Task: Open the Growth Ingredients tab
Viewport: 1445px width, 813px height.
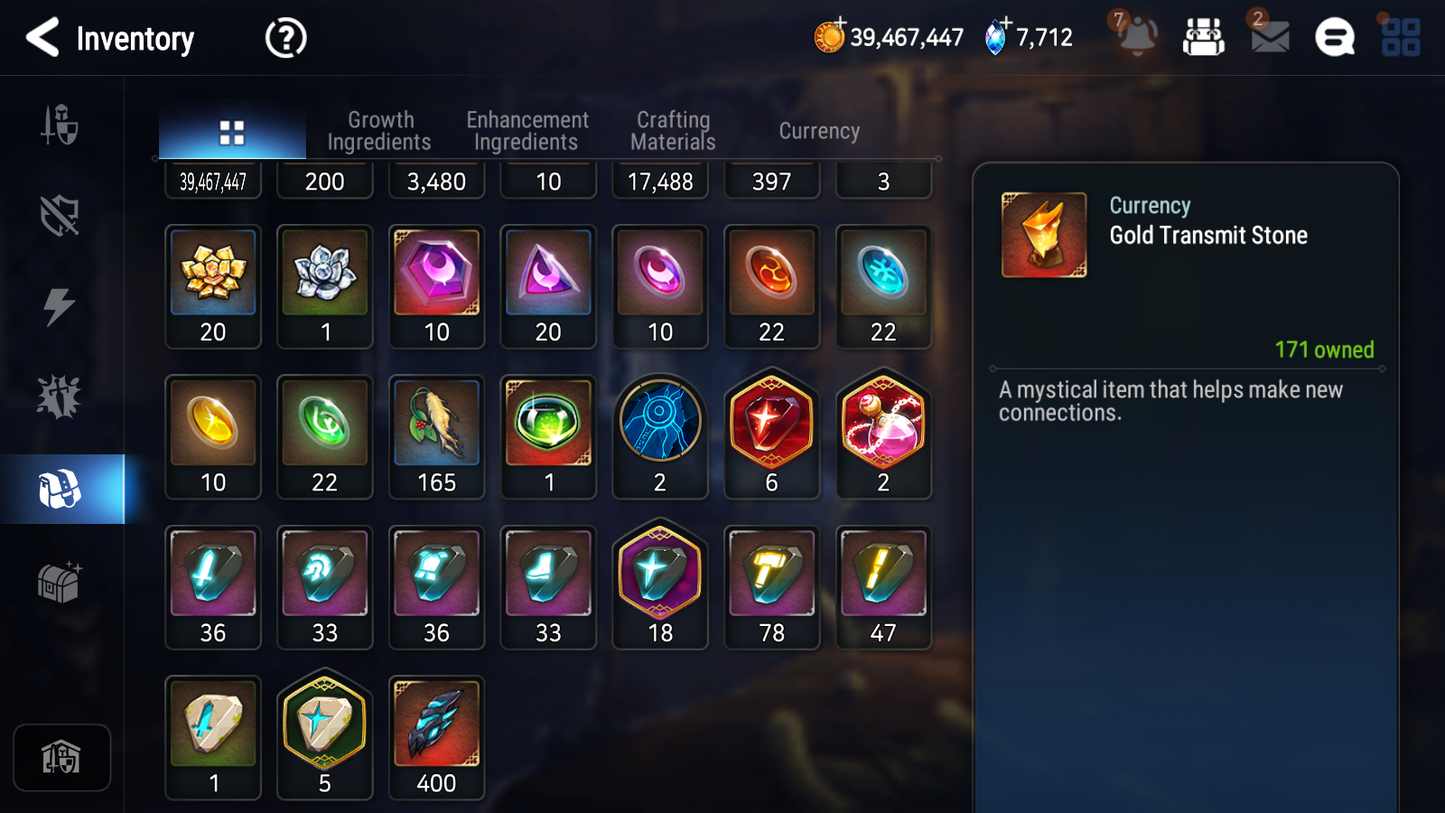Action: click(x=379, y=130)
